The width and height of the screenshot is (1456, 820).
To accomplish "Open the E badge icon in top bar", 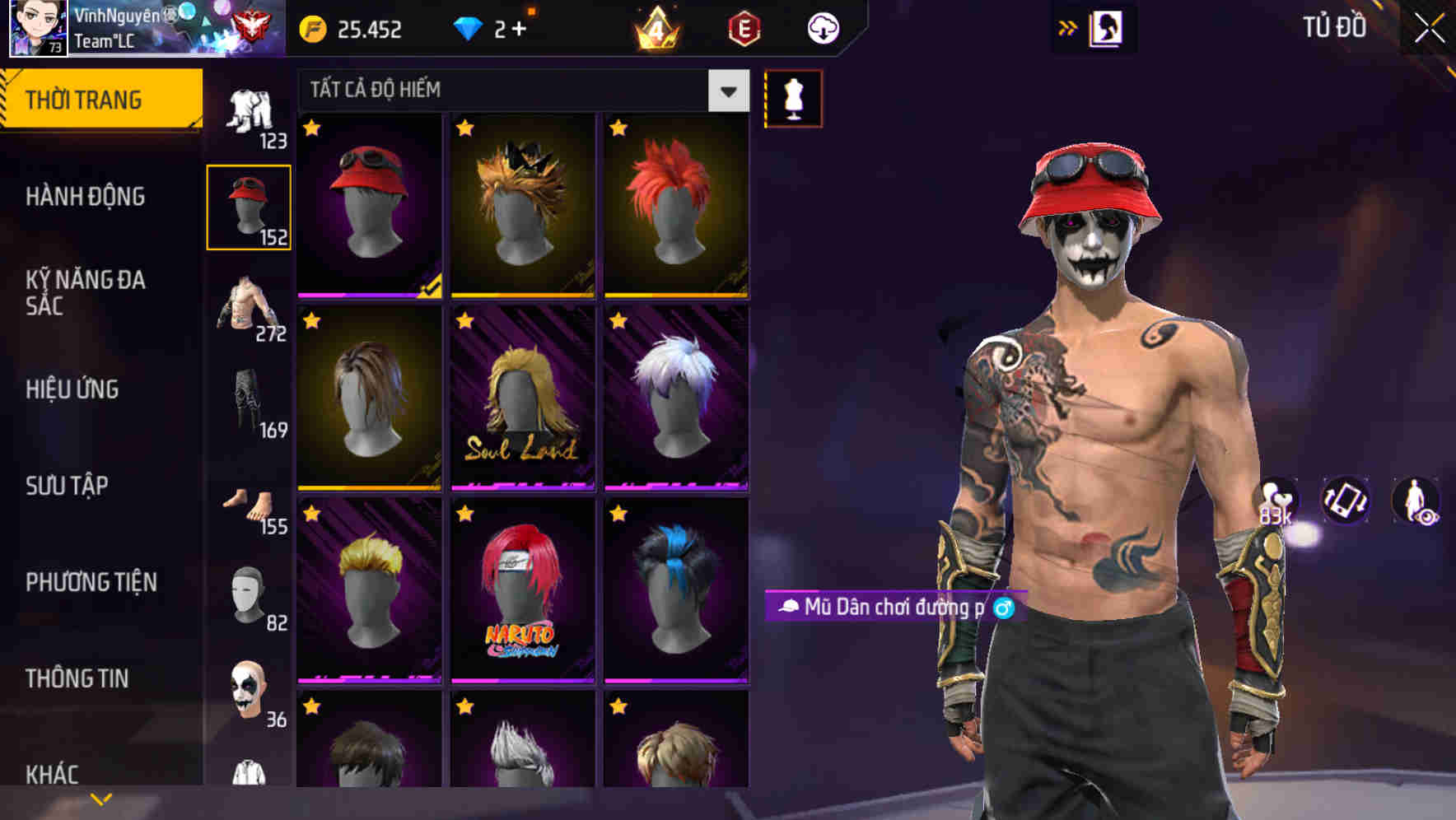I will (x=745, y=27).
